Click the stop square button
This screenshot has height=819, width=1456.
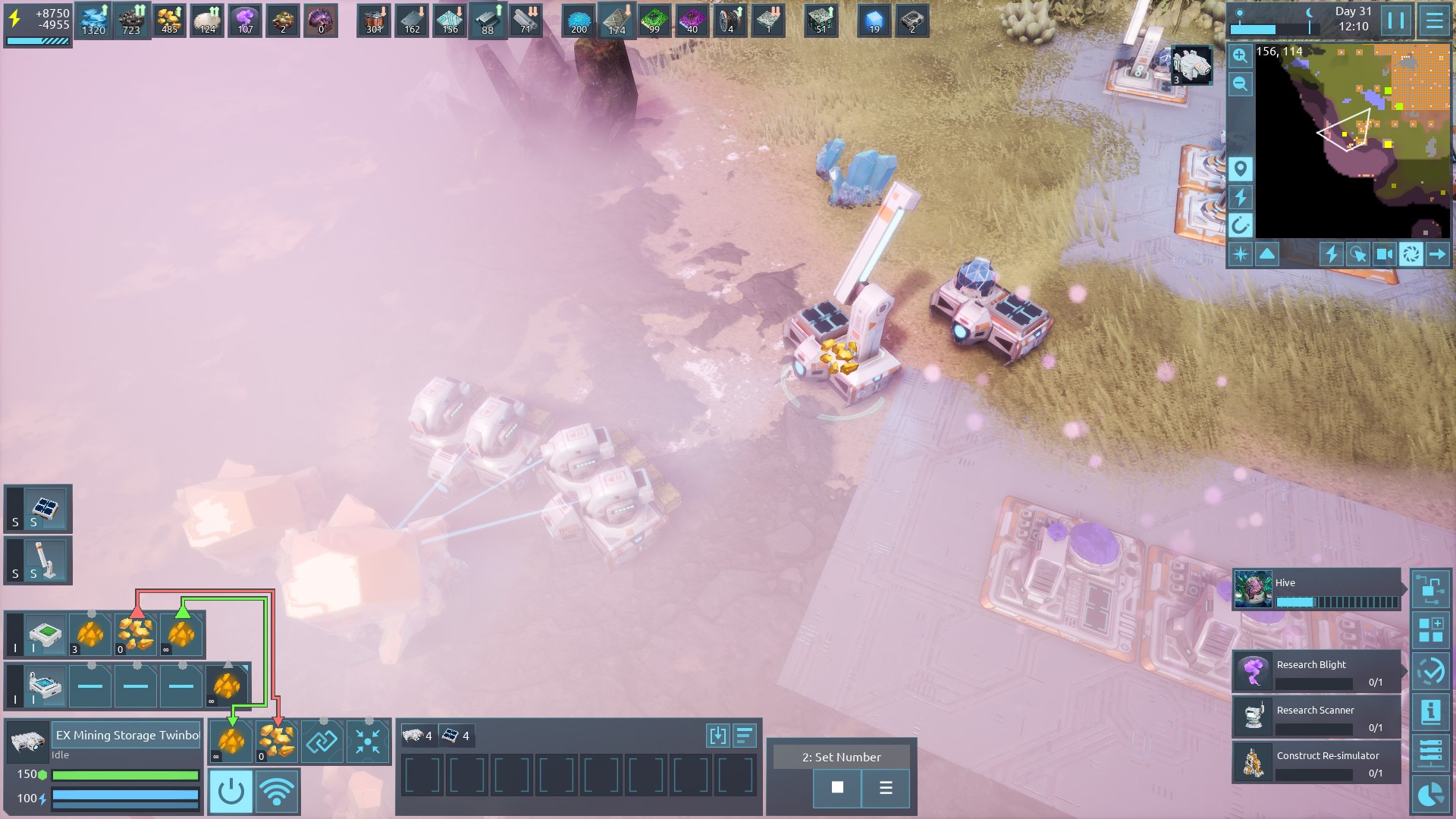[837, 787]
